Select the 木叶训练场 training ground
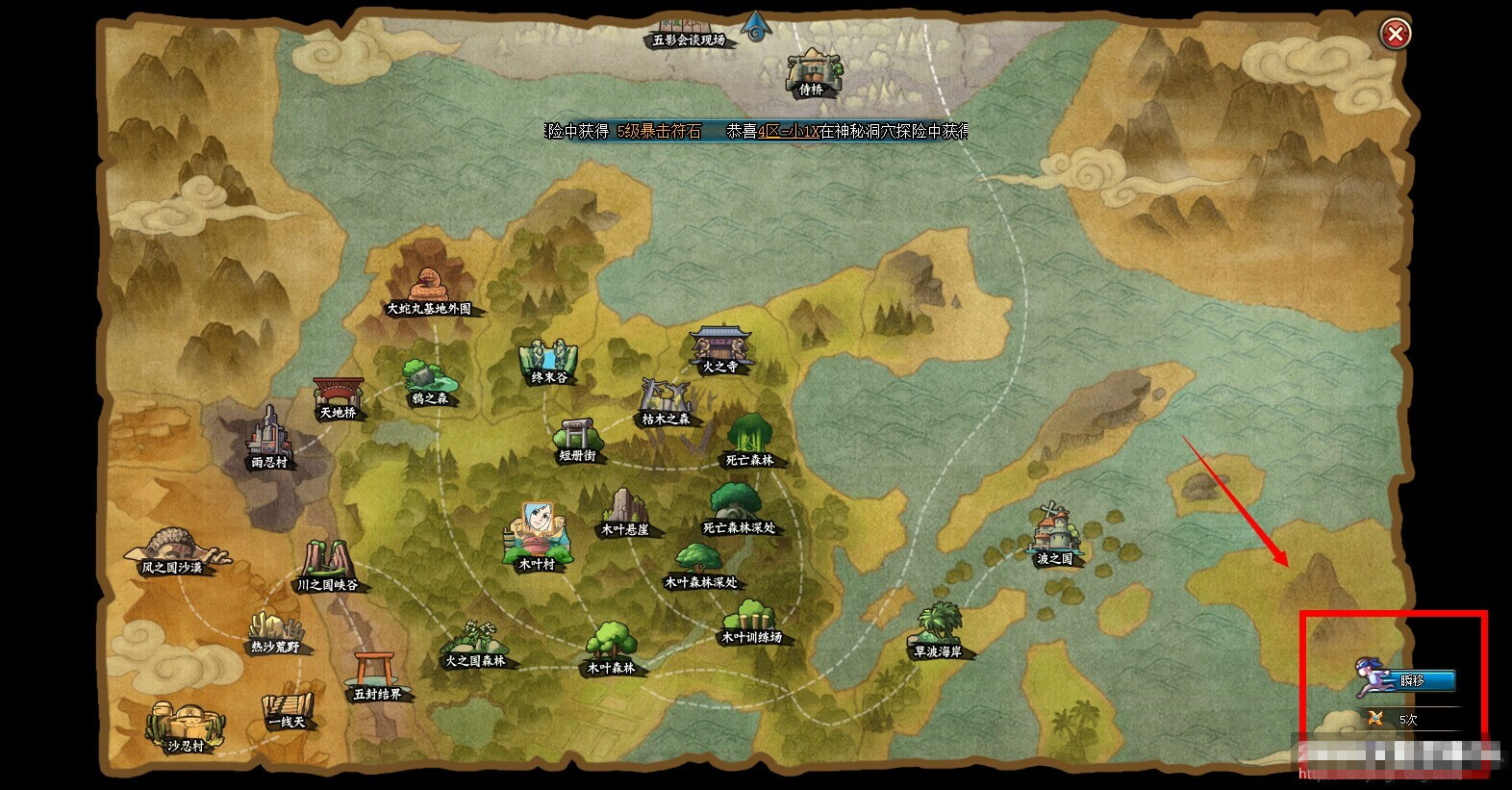The image size is (1512, 790). [x=751, y=621]
